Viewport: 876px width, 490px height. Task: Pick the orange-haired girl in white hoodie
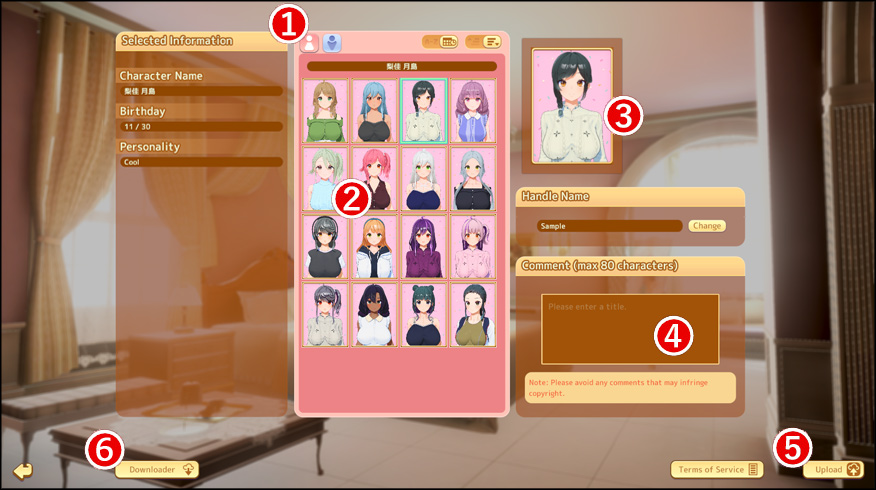pos(374,247)
